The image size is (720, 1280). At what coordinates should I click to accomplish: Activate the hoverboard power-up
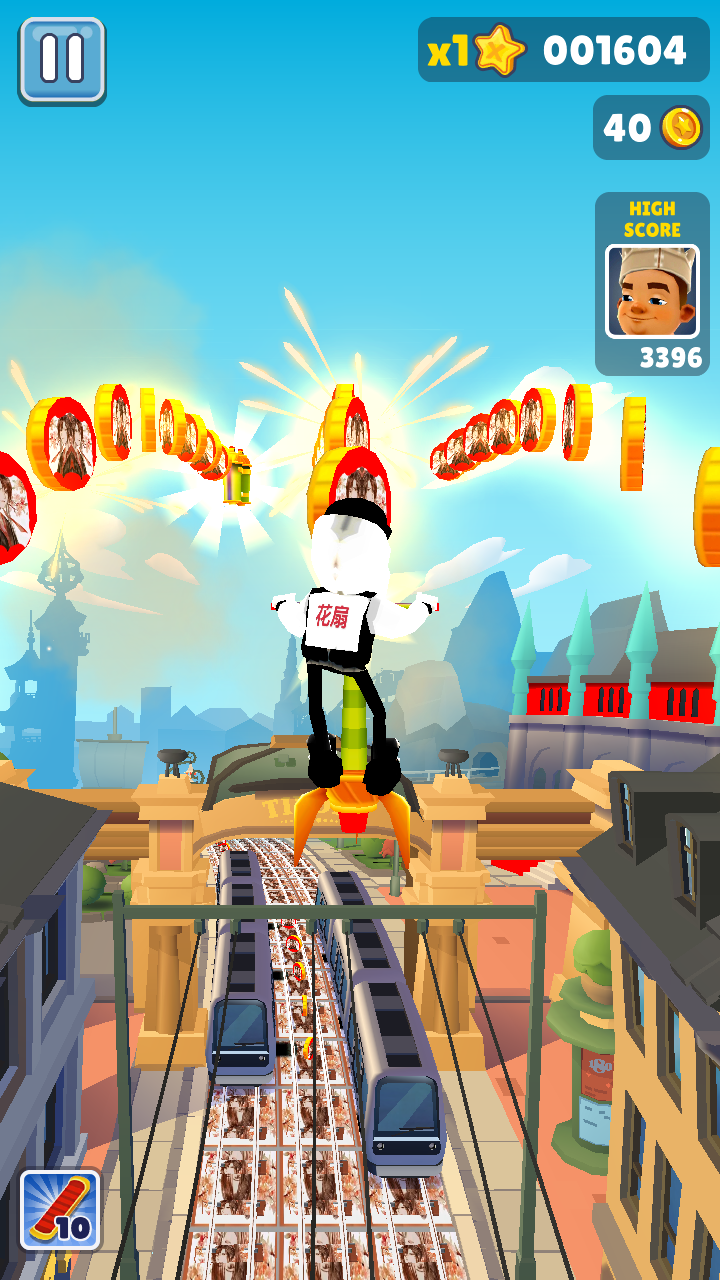(x=60, y=1210)
